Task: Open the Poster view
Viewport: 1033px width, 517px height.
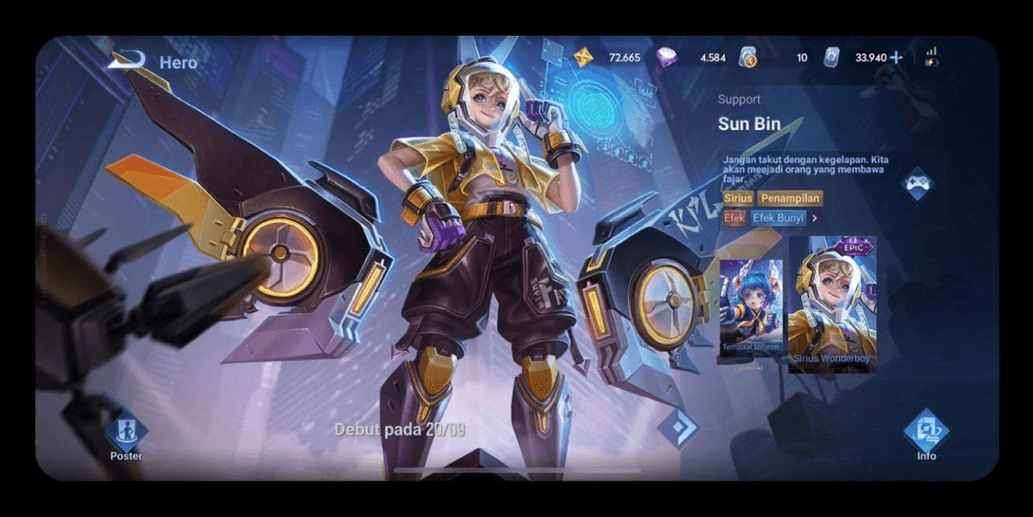Action: (x=126, y=435)
